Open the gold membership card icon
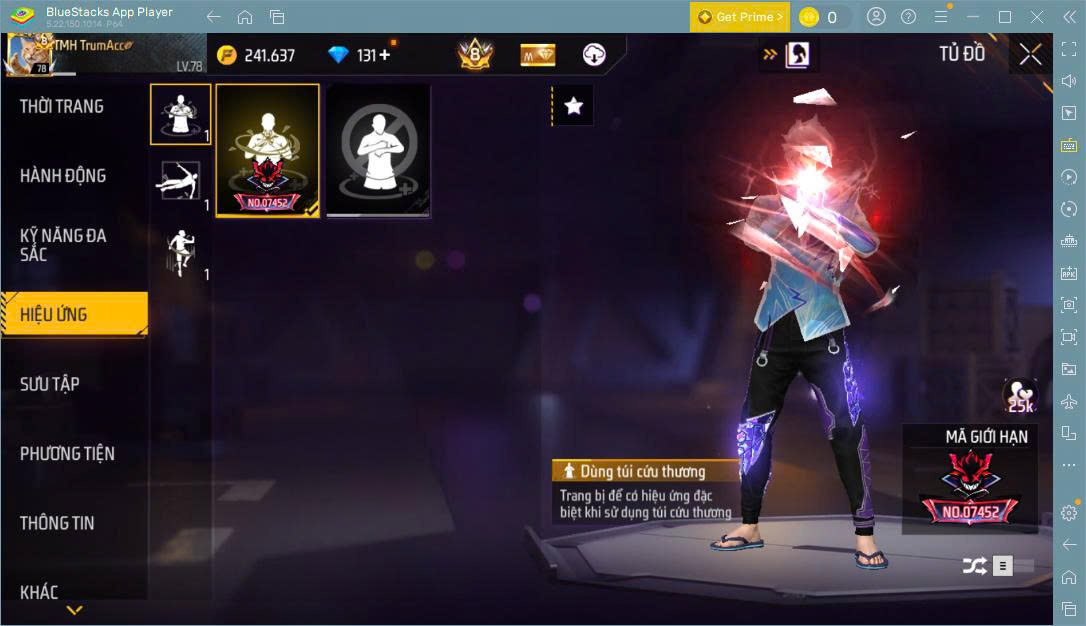The height and width of the screenshot is (626, 1086). click(x=538, y=55)
